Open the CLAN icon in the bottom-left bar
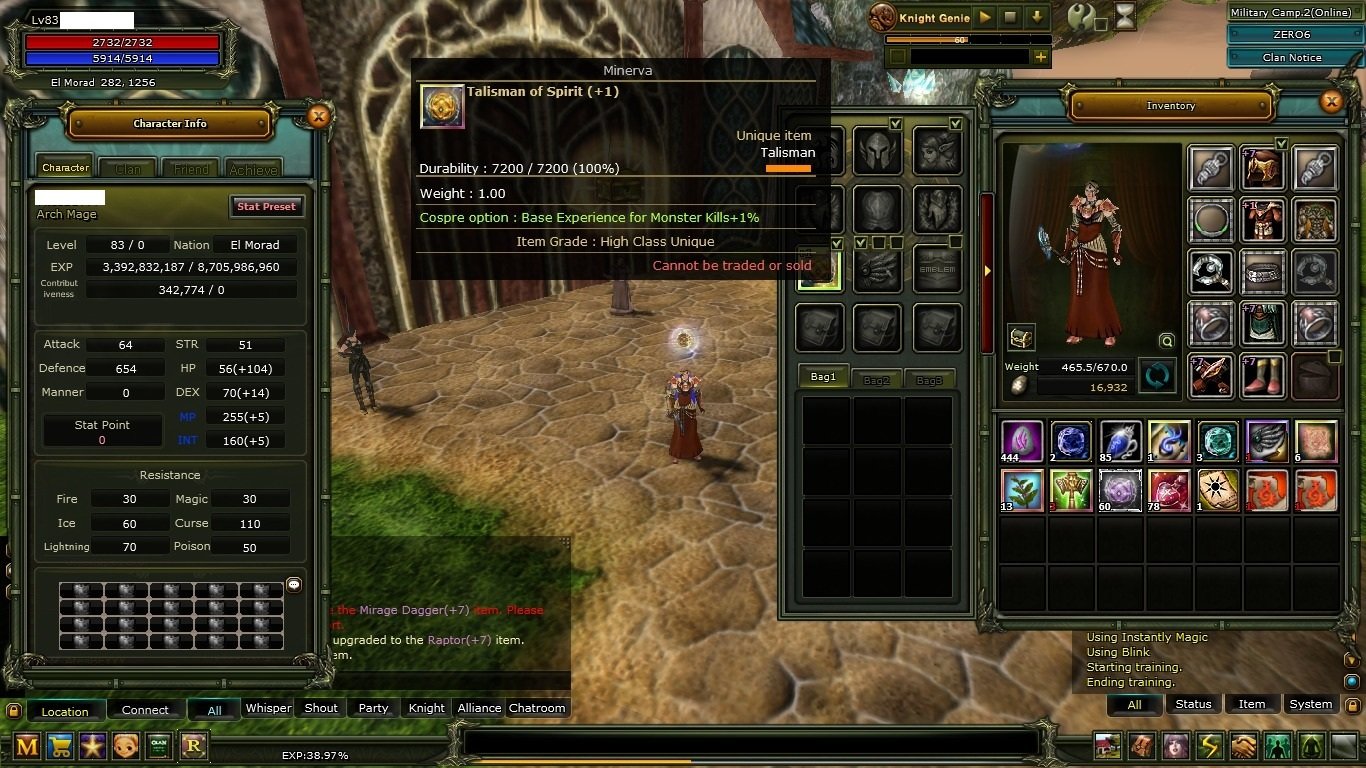The image size is (1366, 768). [x=160, y=746]
